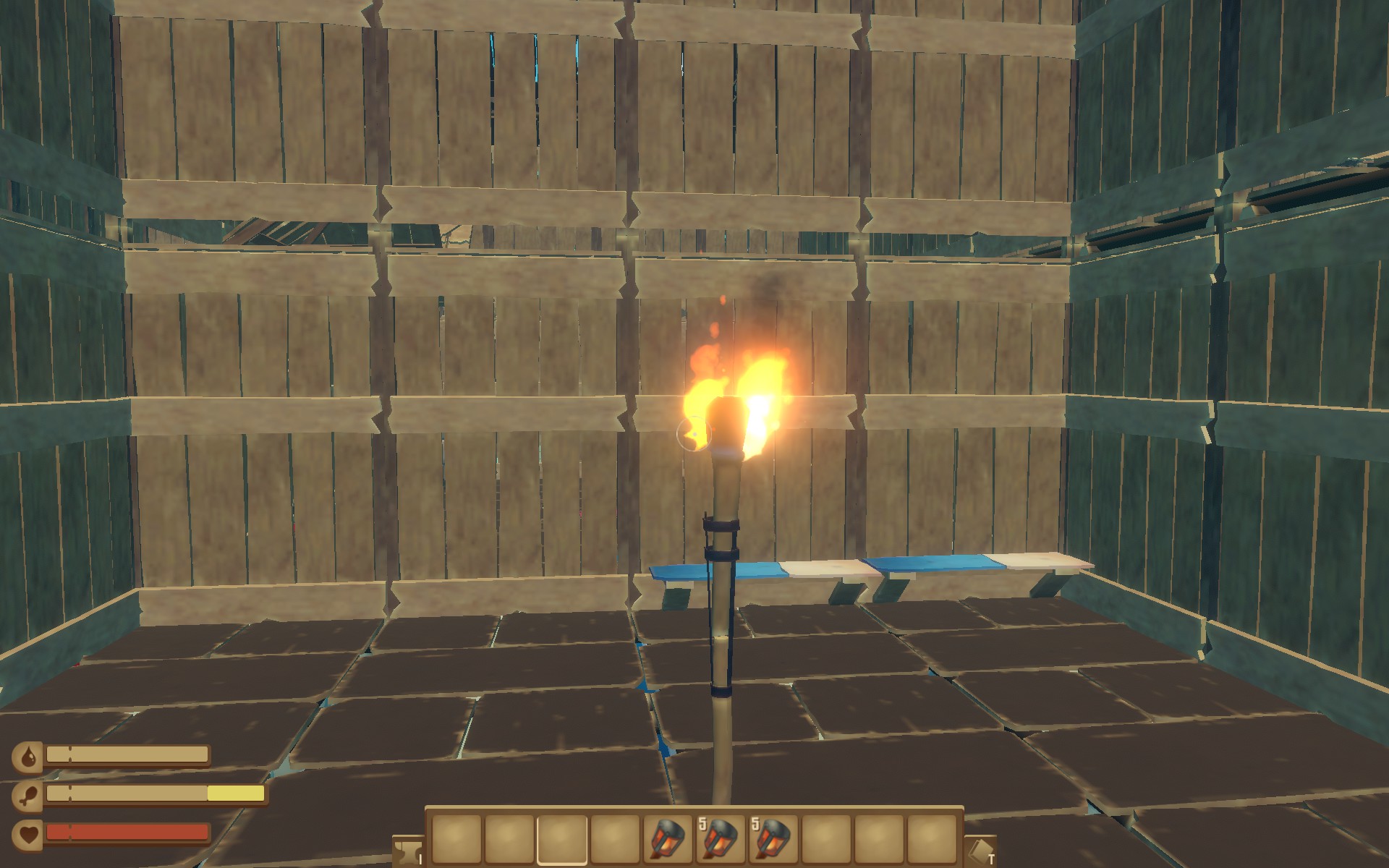Screen dimensions: 1389x868
Task: Open the notebook icon beside the hotbar
Action: point(980,851)
